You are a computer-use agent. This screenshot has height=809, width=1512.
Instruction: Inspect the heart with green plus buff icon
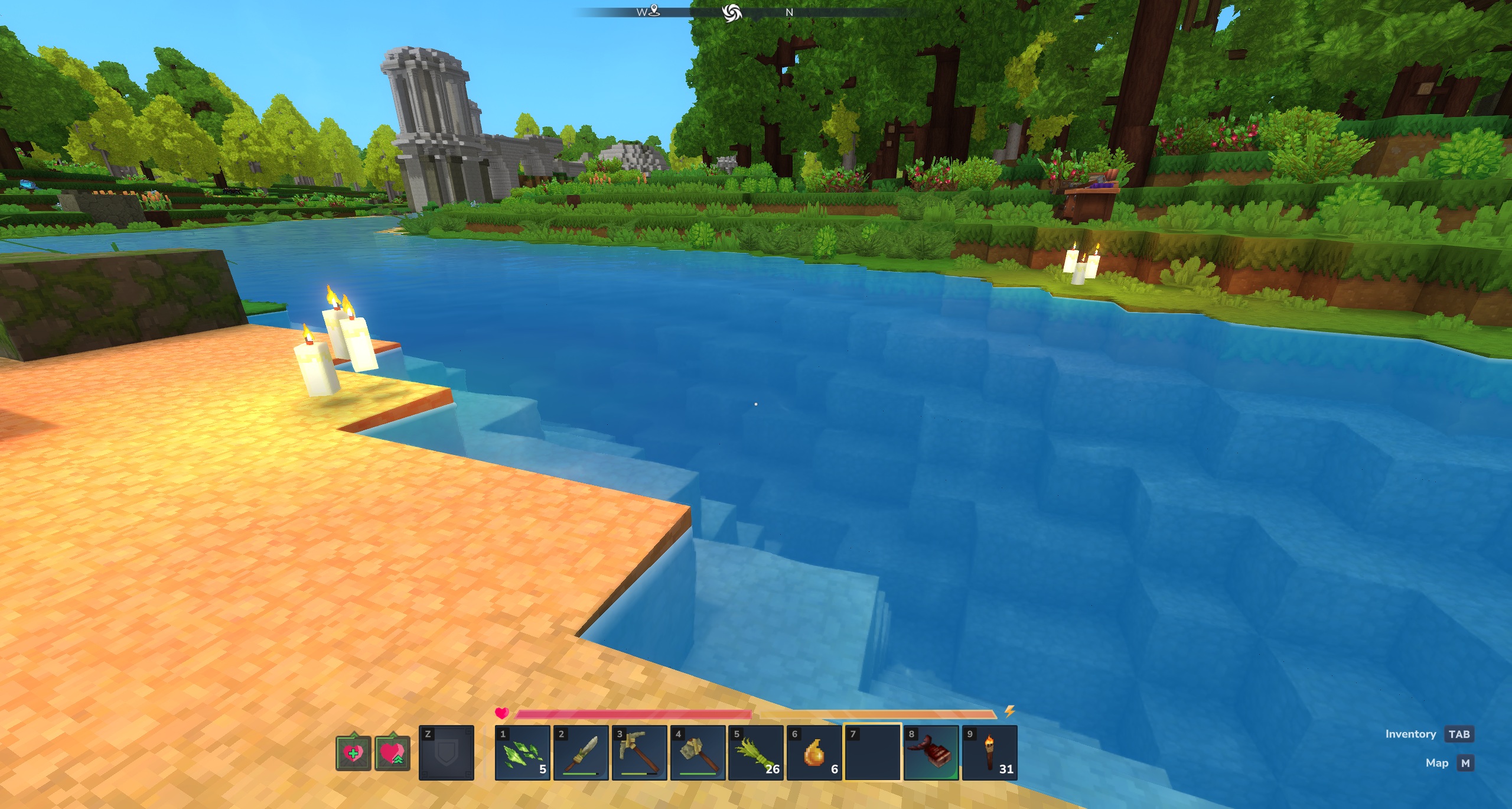pos(353,753)
